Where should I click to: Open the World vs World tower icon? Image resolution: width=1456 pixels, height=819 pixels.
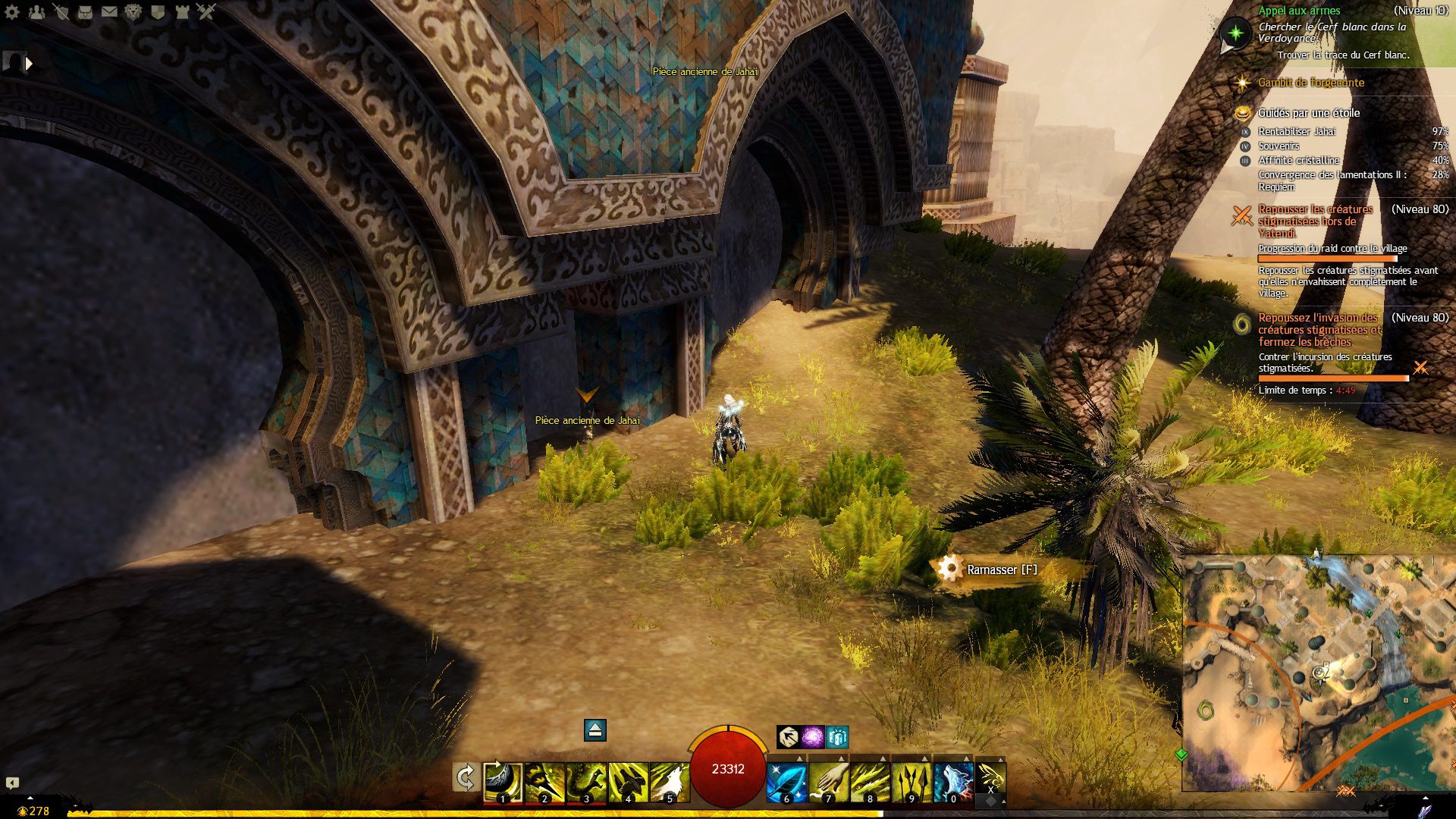tap(182, 11)
